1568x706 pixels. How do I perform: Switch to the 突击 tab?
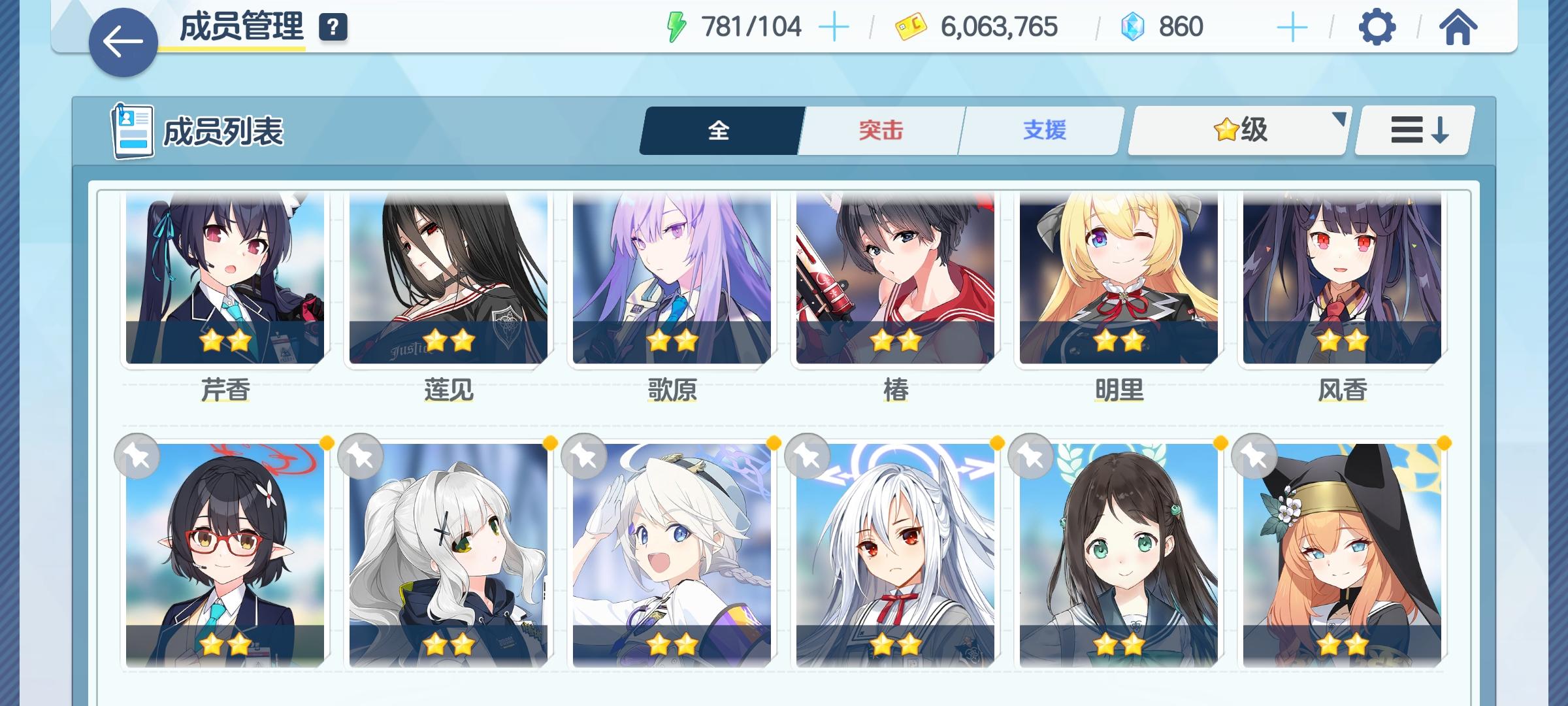879,131
